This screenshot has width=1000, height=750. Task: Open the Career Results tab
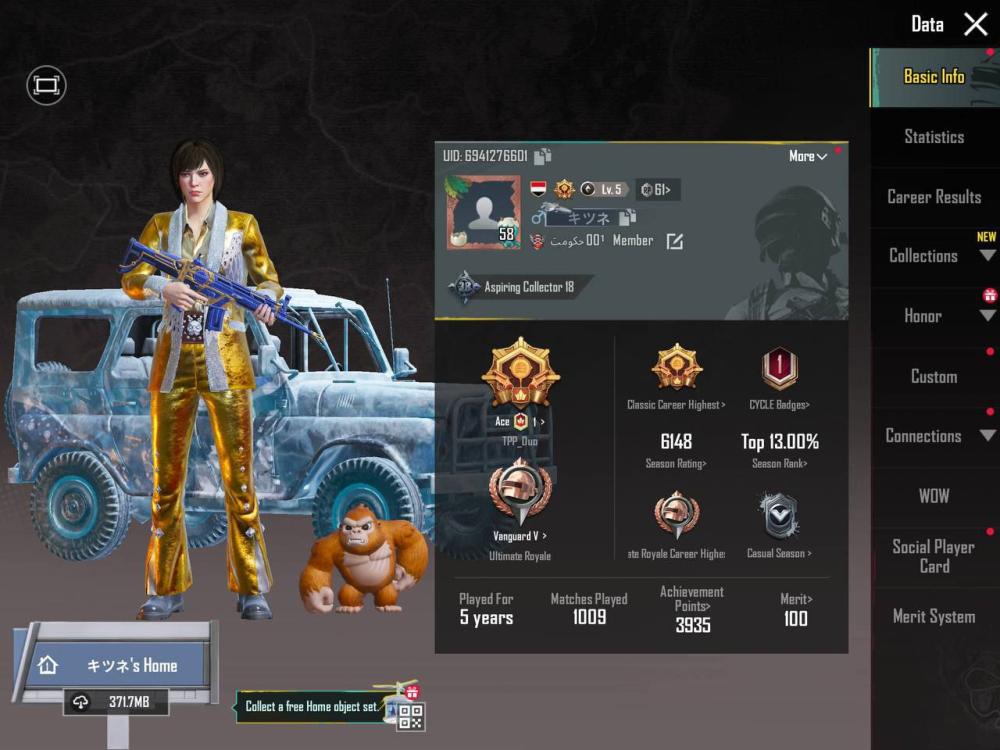[934, 197]
